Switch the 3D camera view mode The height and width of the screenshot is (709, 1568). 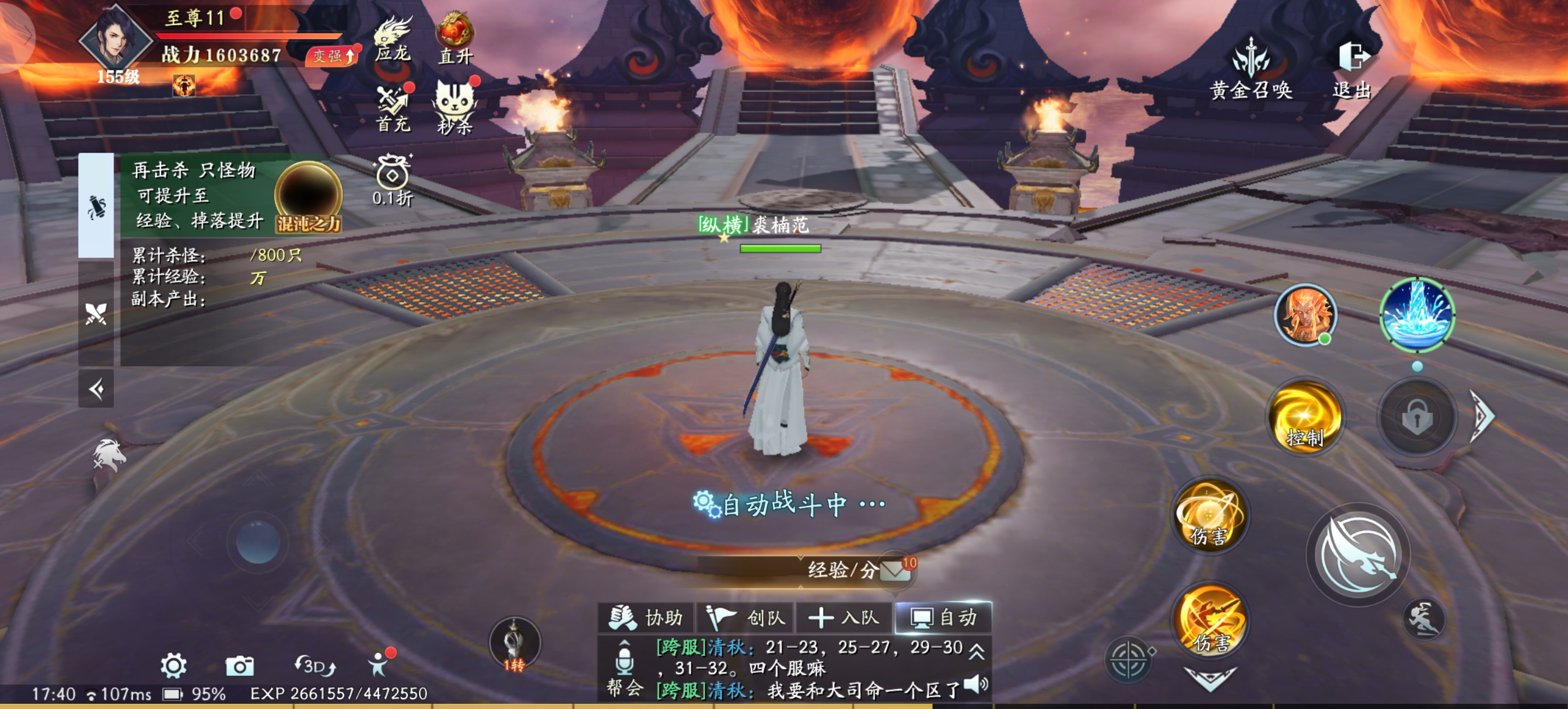pyautogui.click(x=314, y=666)
